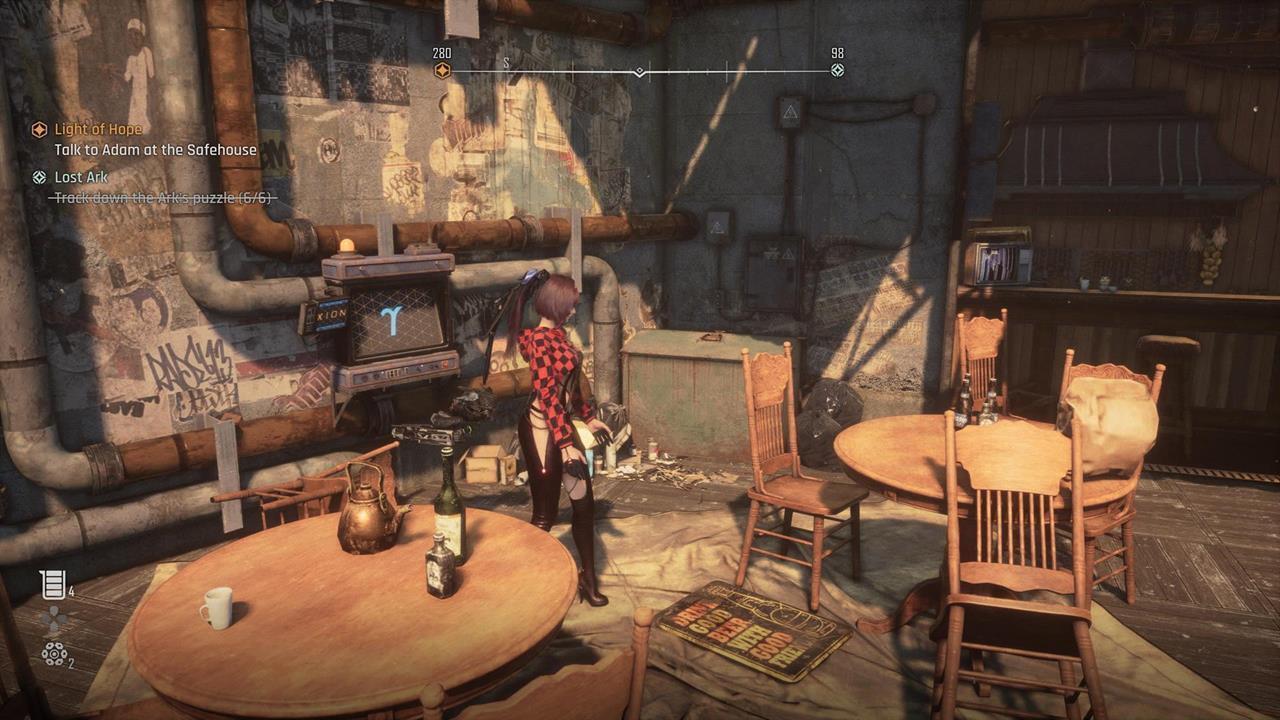
Task: Select the layered canister item icon
Action: click(x=52, y=584)
